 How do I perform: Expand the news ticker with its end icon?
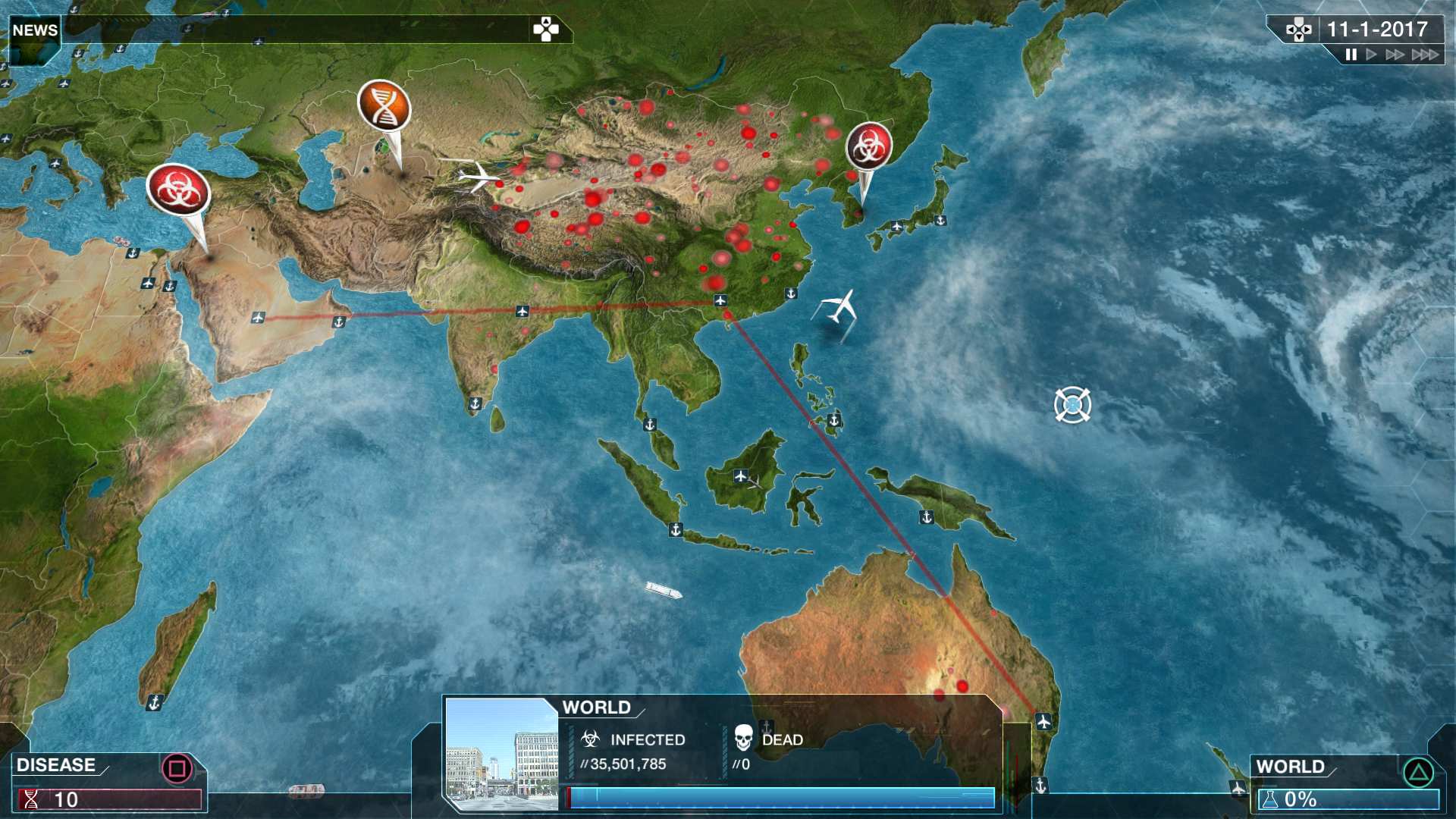pos(544,30)
